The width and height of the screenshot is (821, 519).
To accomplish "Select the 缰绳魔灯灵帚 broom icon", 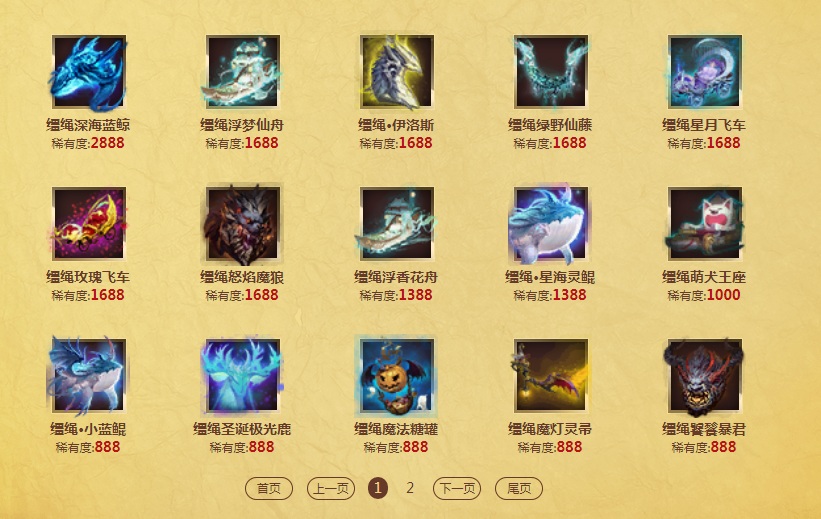I will (x=551, y=375).
